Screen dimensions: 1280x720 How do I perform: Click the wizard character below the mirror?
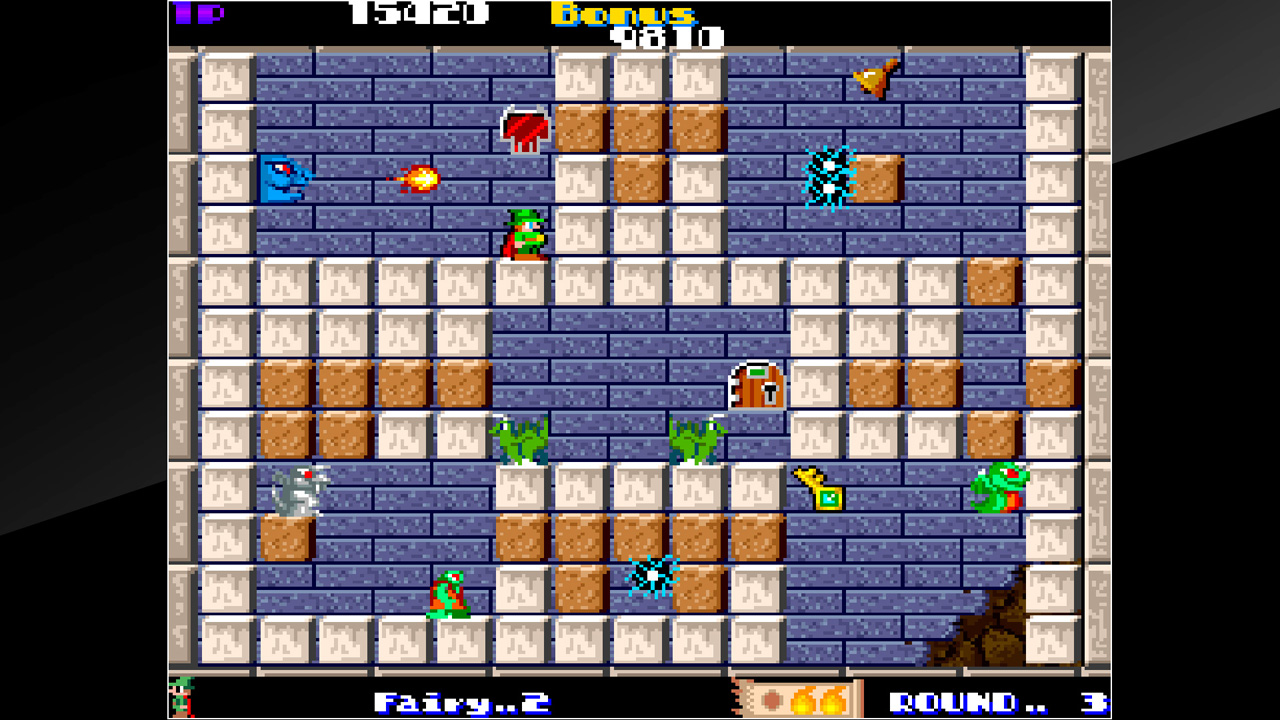(523, 237)
